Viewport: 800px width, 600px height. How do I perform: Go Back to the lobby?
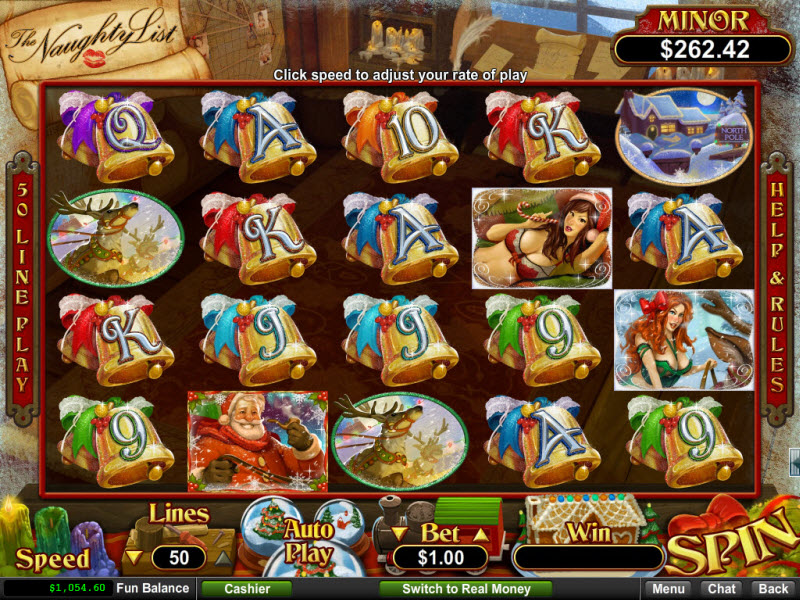pyautogui.click(x=771, y=589)
